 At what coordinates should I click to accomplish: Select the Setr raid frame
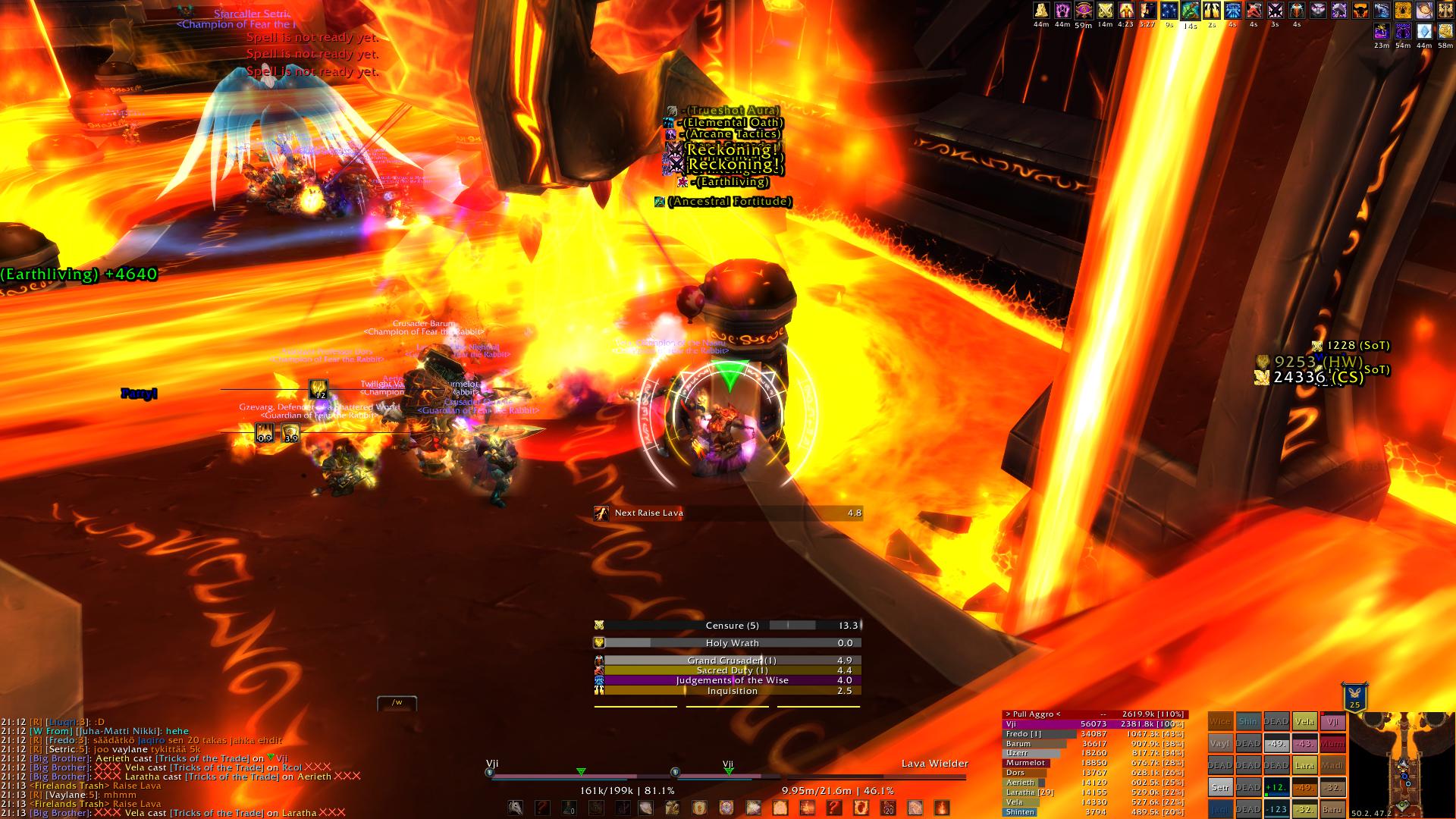(1219, 788)
